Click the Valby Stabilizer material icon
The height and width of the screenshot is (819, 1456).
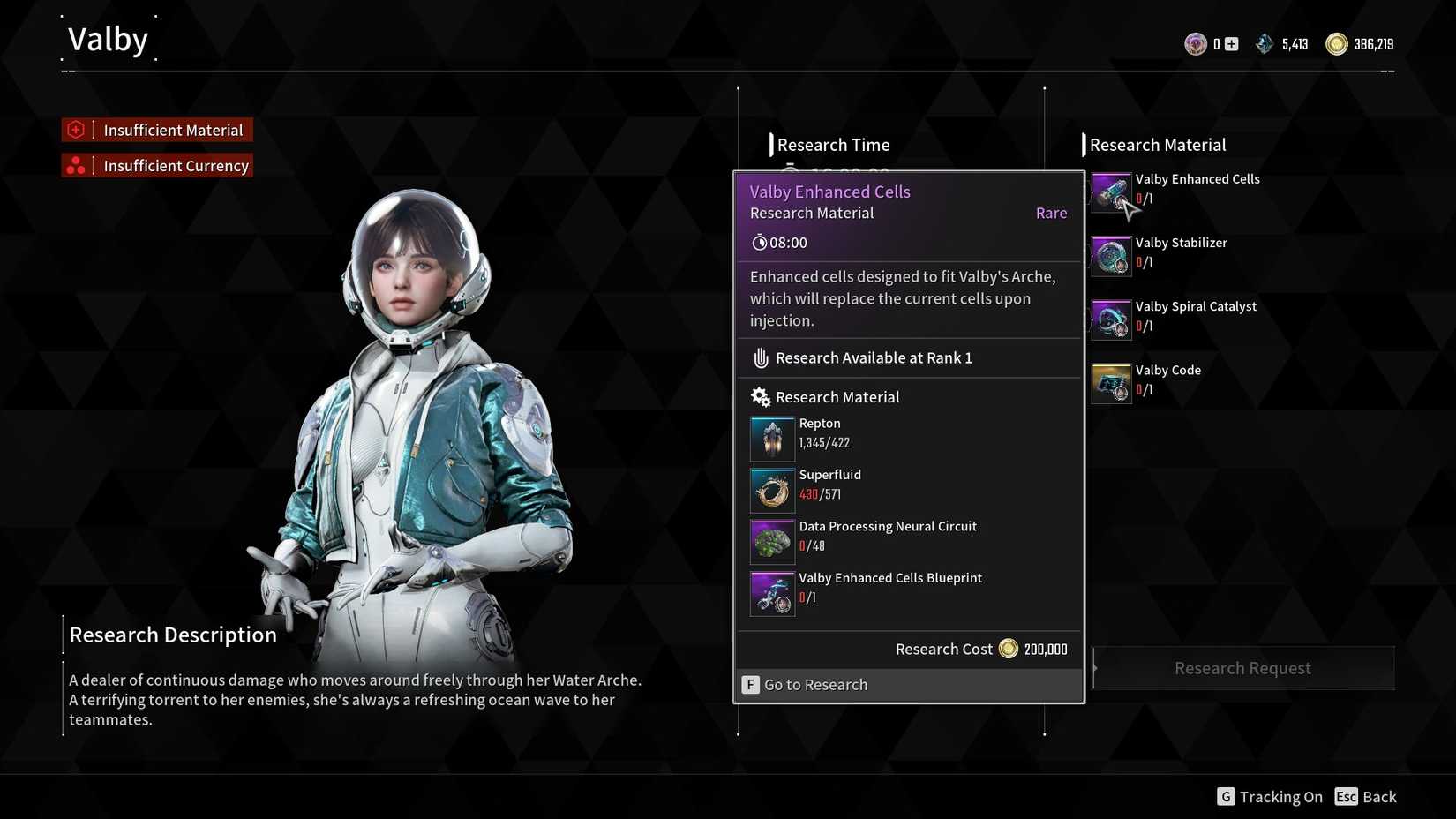pyautogui.click(x=1111, y=256)
